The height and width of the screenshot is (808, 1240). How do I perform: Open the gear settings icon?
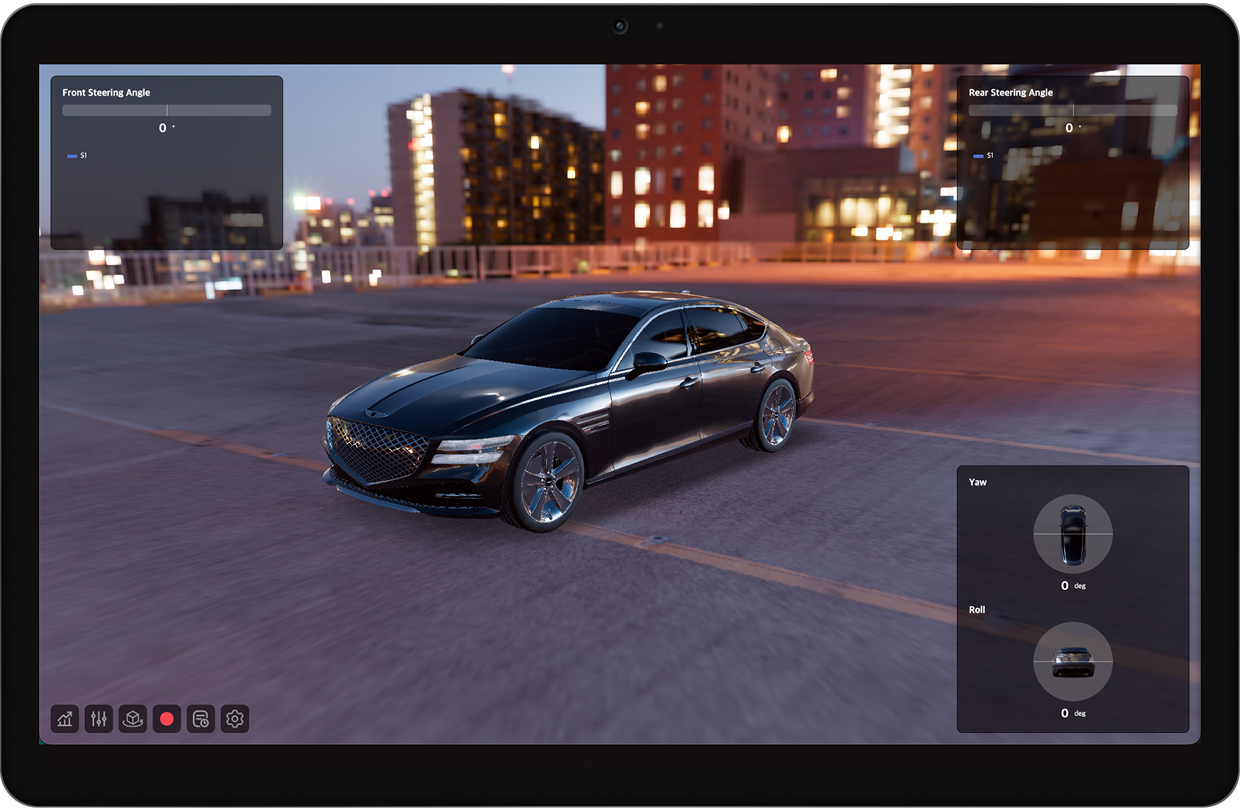tap(235, 719)
